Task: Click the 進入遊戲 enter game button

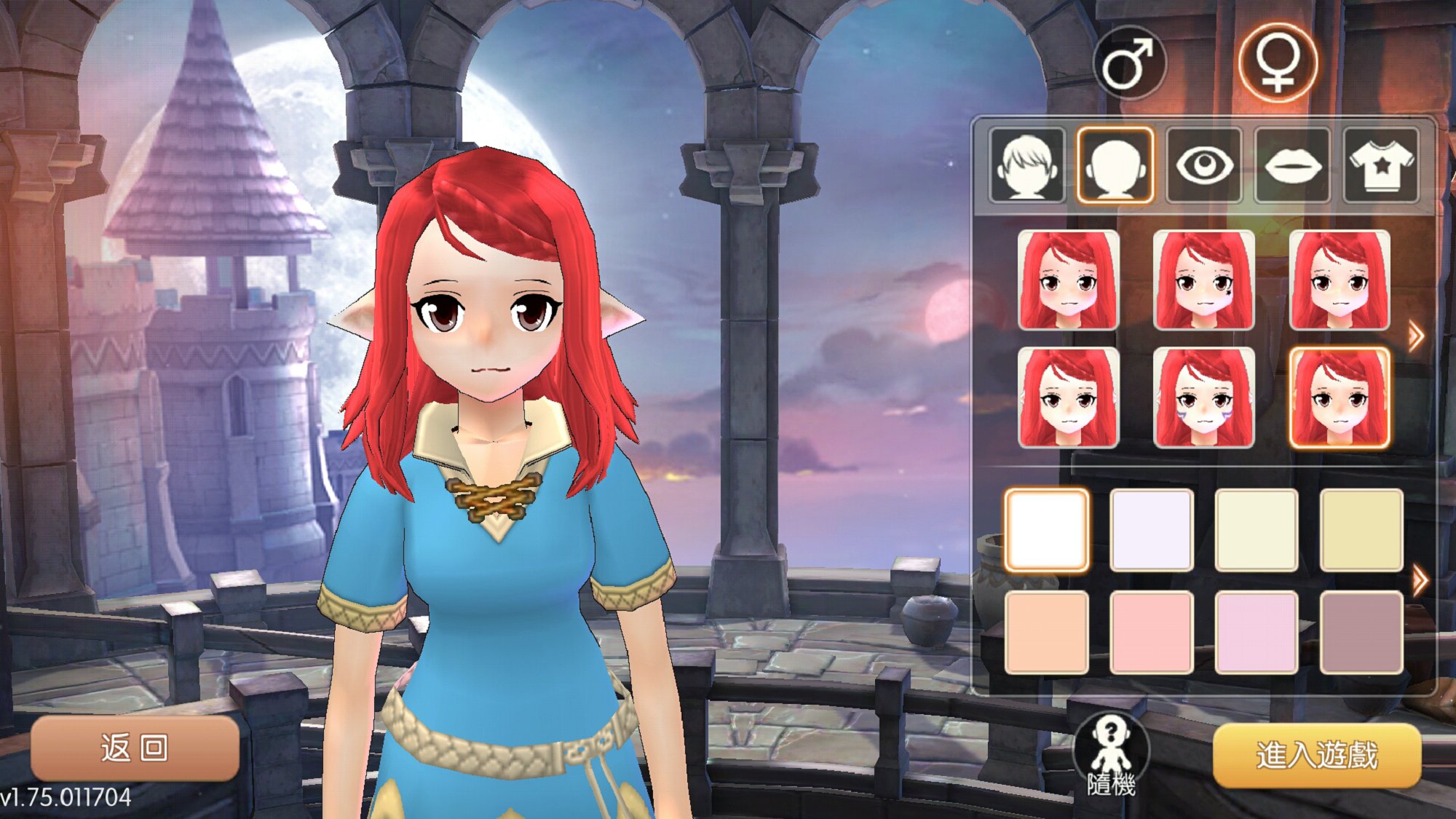Action: (x=1317, y=755)
